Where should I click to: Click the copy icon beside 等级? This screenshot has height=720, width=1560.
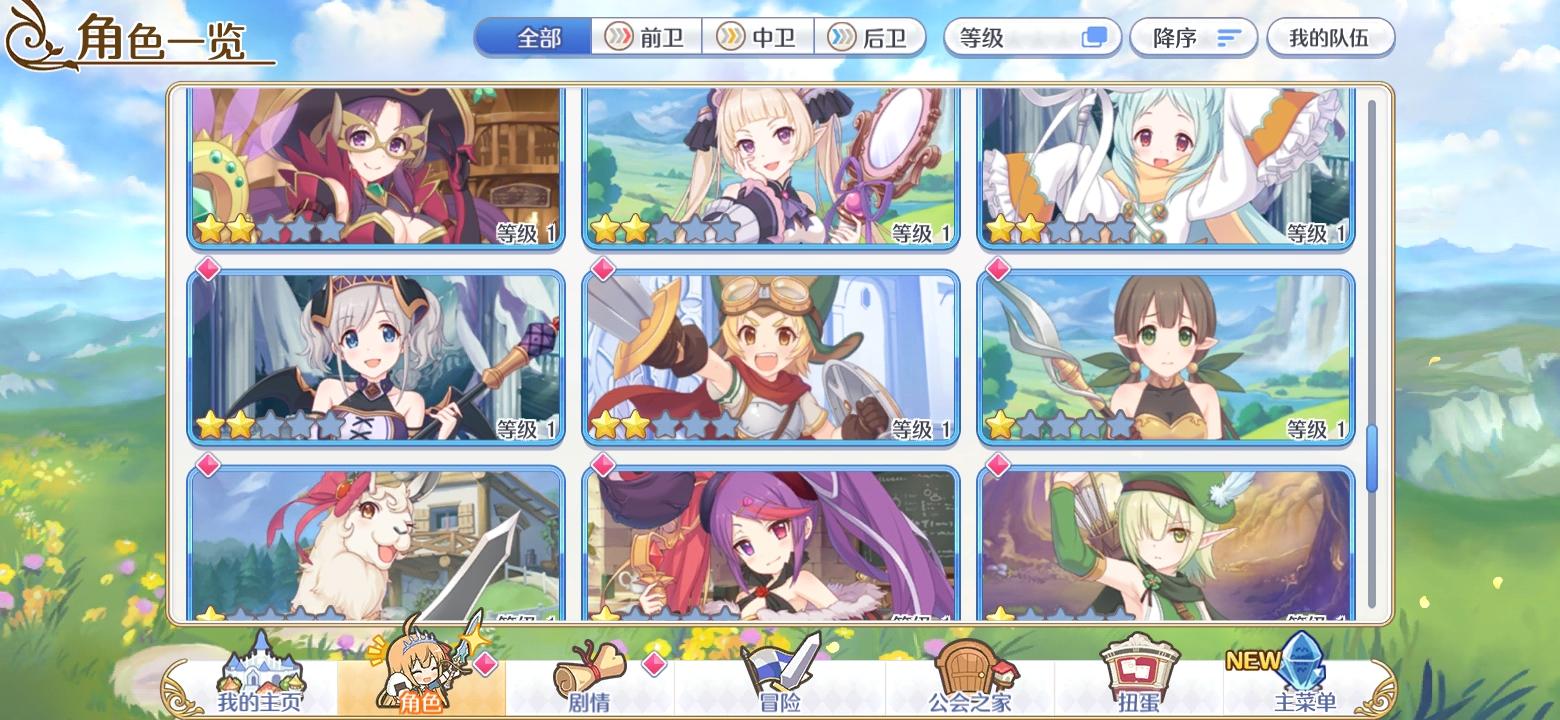[x=1095, y=36]
